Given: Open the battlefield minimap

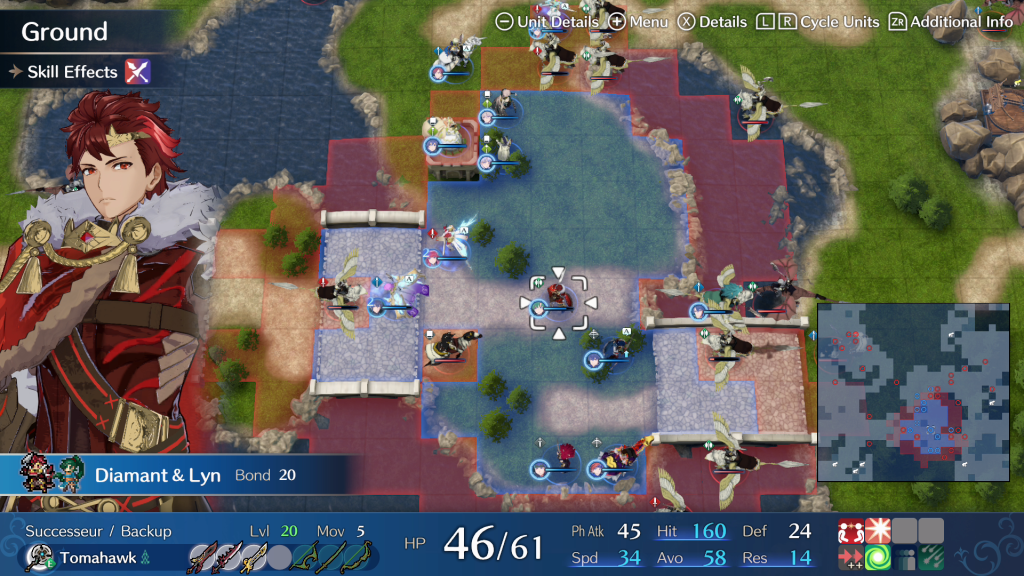Looking at the screenshot, I should tap(913, 393).
